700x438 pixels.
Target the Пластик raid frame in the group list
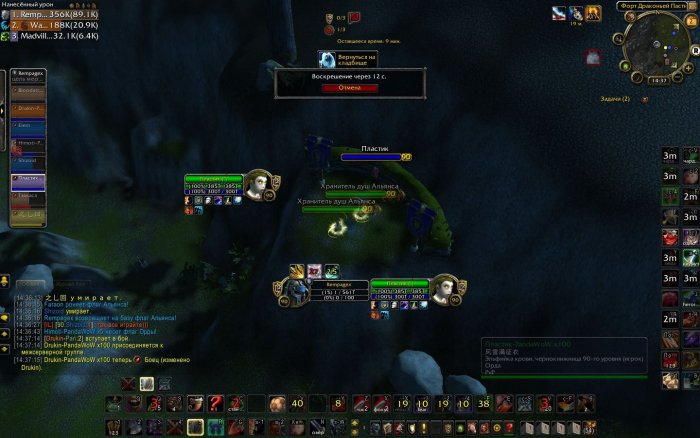[28, 179]
